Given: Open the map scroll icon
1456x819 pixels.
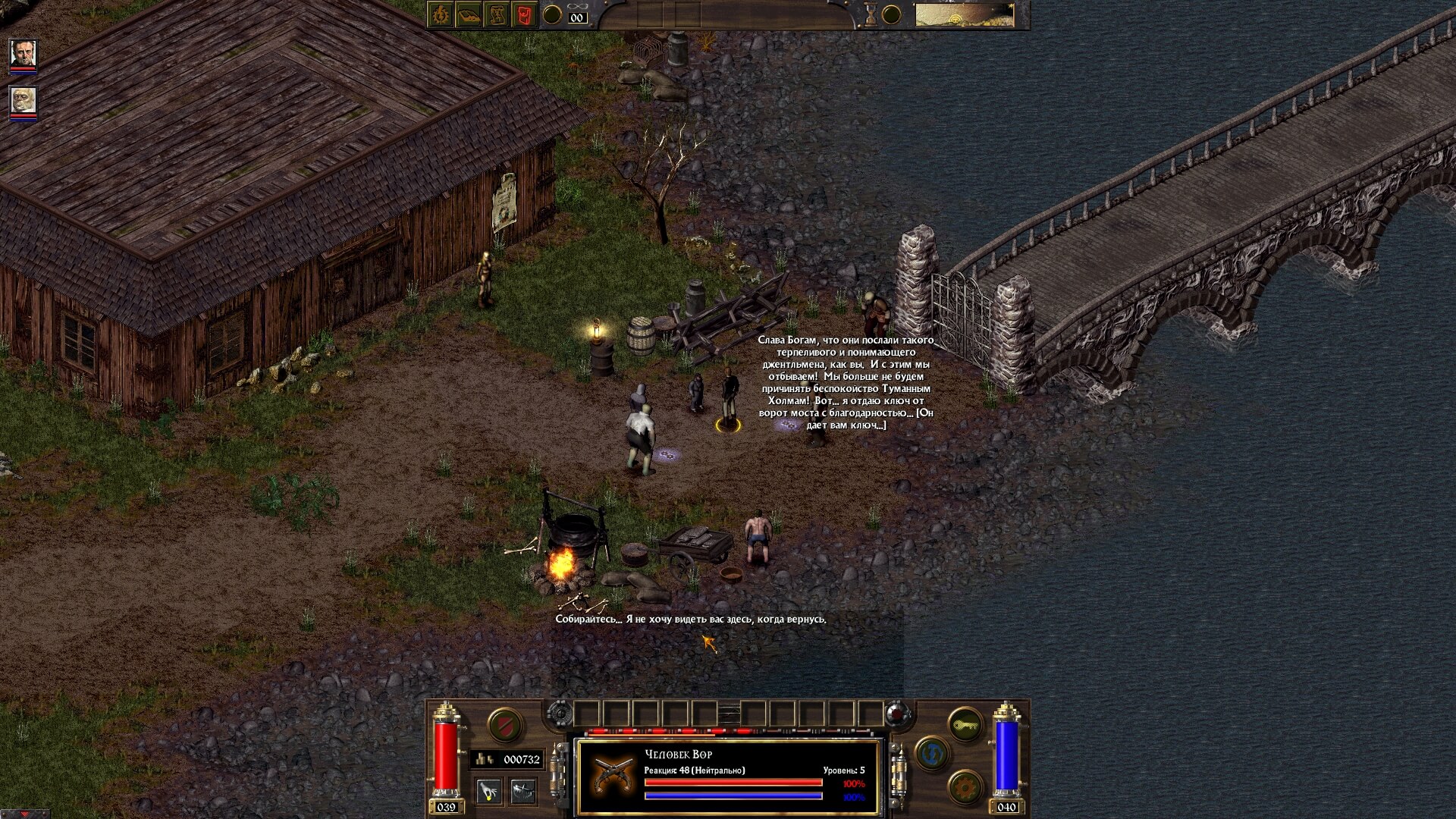Looking at the screenshot, I should (497, 14).
